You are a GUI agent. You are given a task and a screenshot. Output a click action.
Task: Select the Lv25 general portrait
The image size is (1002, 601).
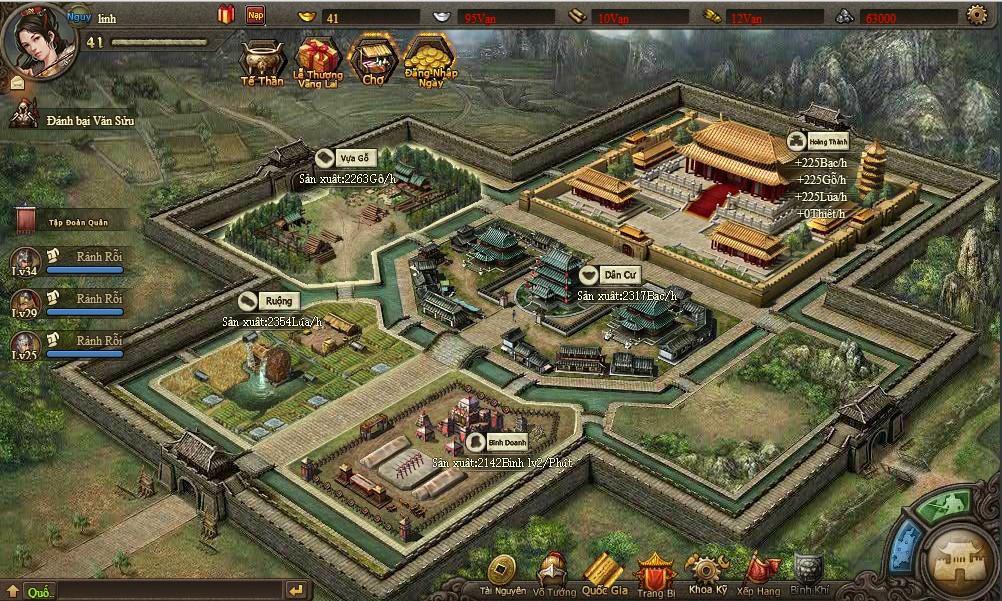(x=25, y=345)
